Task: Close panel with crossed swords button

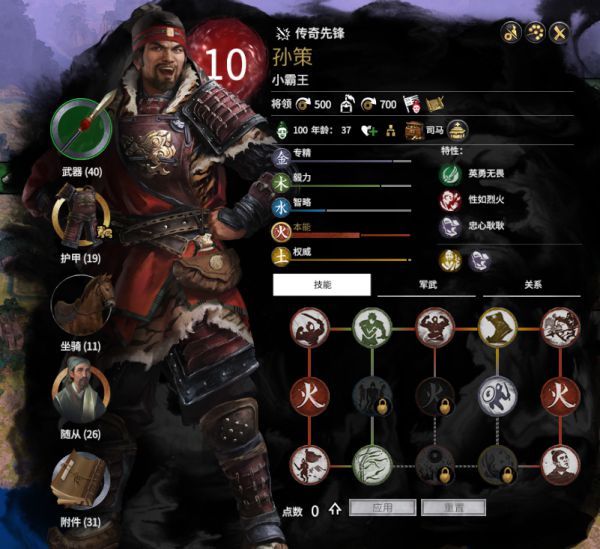Action: point(560,31)
